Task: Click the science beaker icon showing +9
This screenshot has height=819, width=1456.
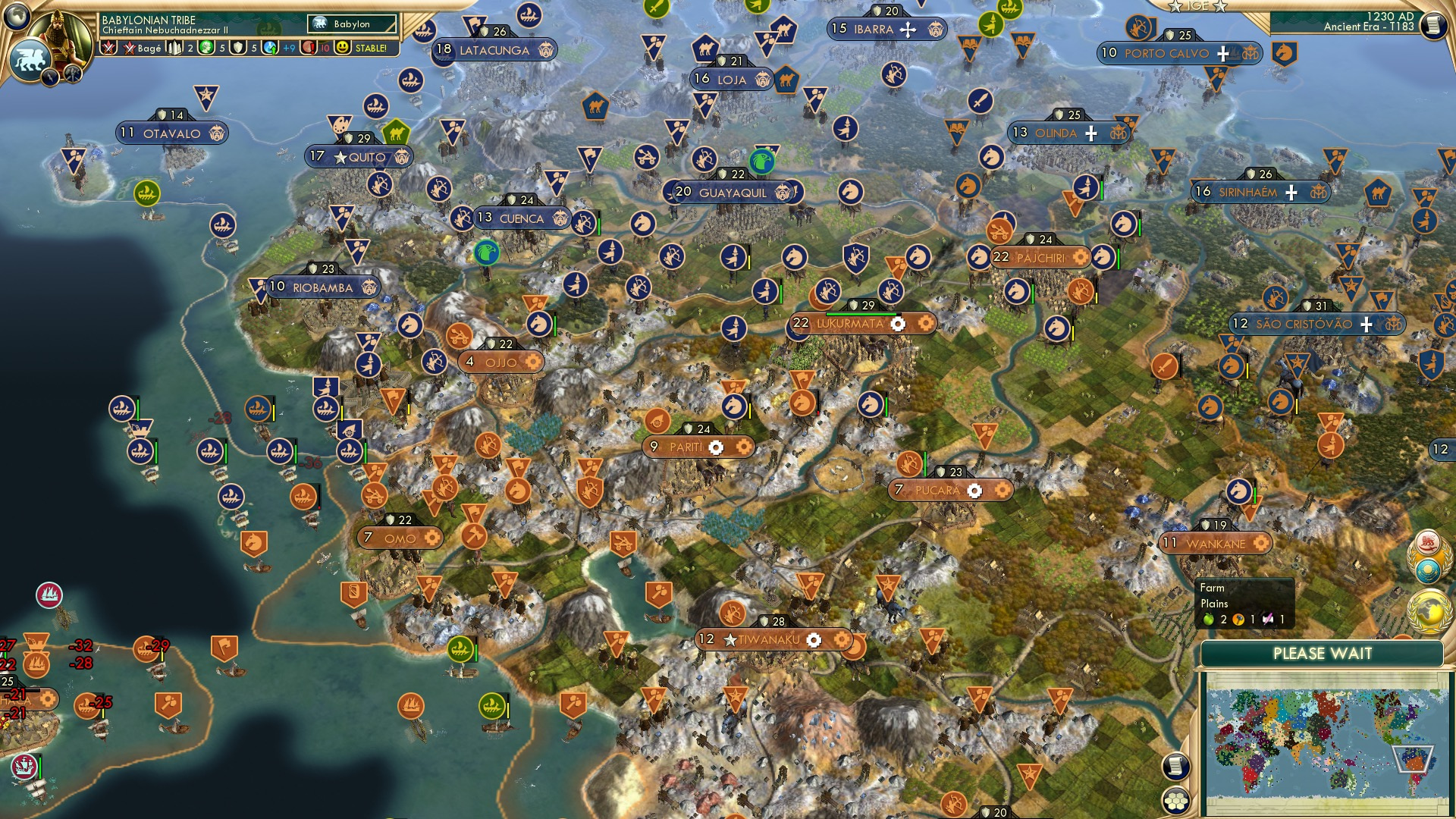Action: tap(270, 48)
